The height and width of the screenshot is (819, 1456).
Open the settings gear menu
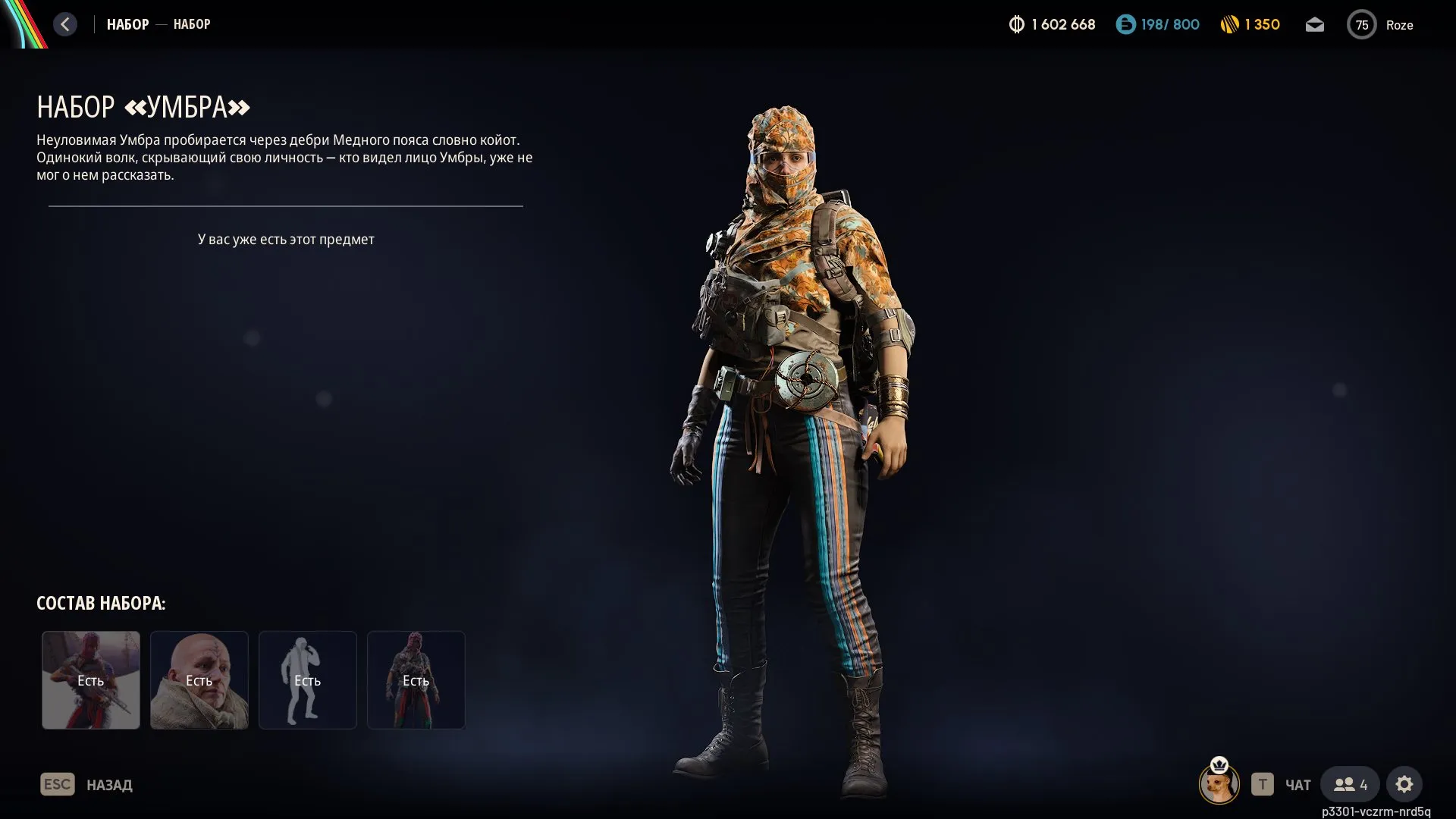[x=1404, y=785]
